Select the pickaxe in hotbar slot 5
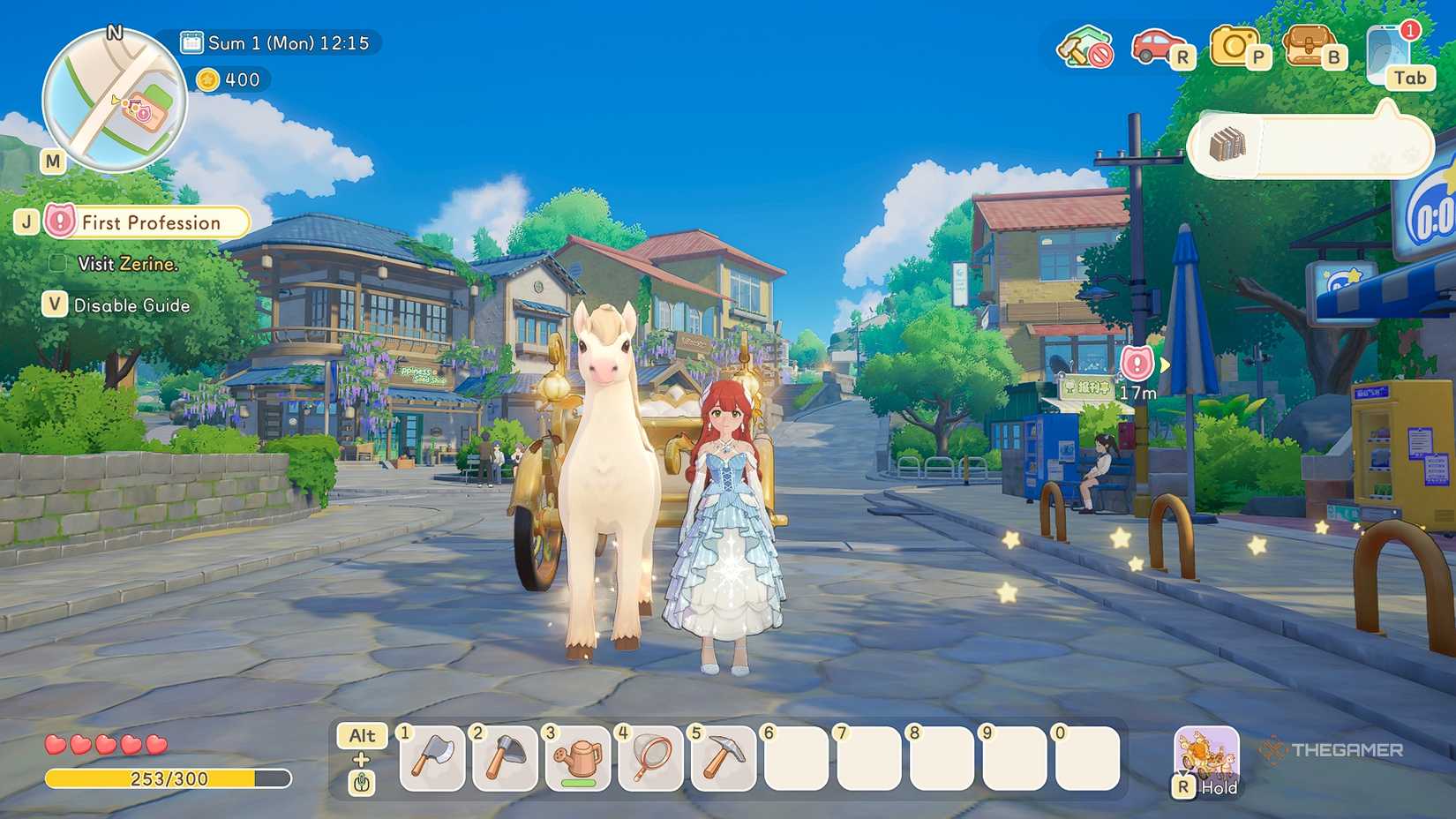 coord(724,760)
